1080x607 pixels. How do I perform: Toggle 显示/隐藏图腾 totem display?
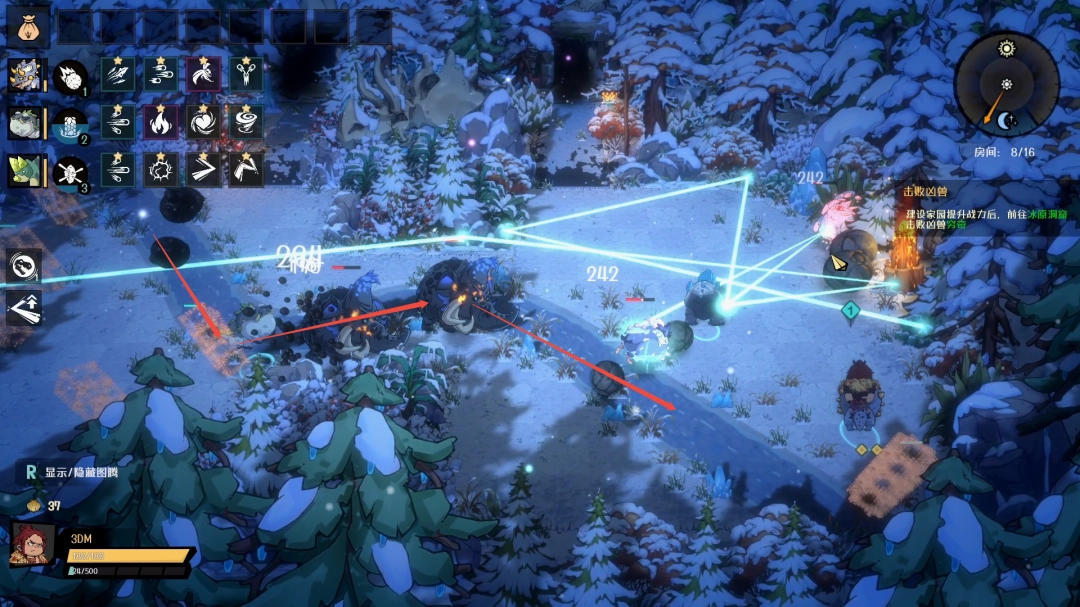coord(68,471)
